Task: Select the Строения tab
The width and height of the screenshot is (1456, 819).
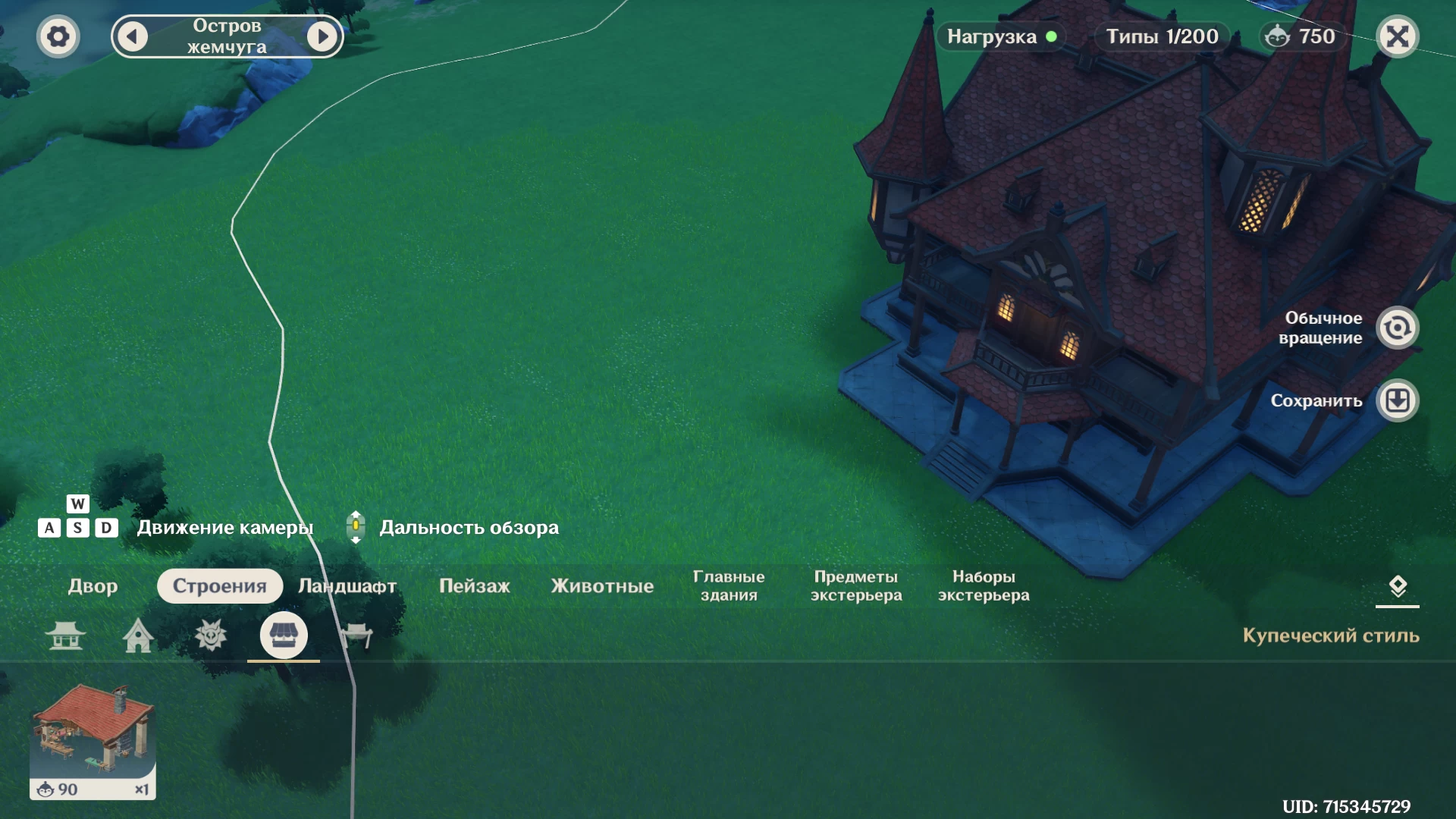Action: (x=220, y=586)
